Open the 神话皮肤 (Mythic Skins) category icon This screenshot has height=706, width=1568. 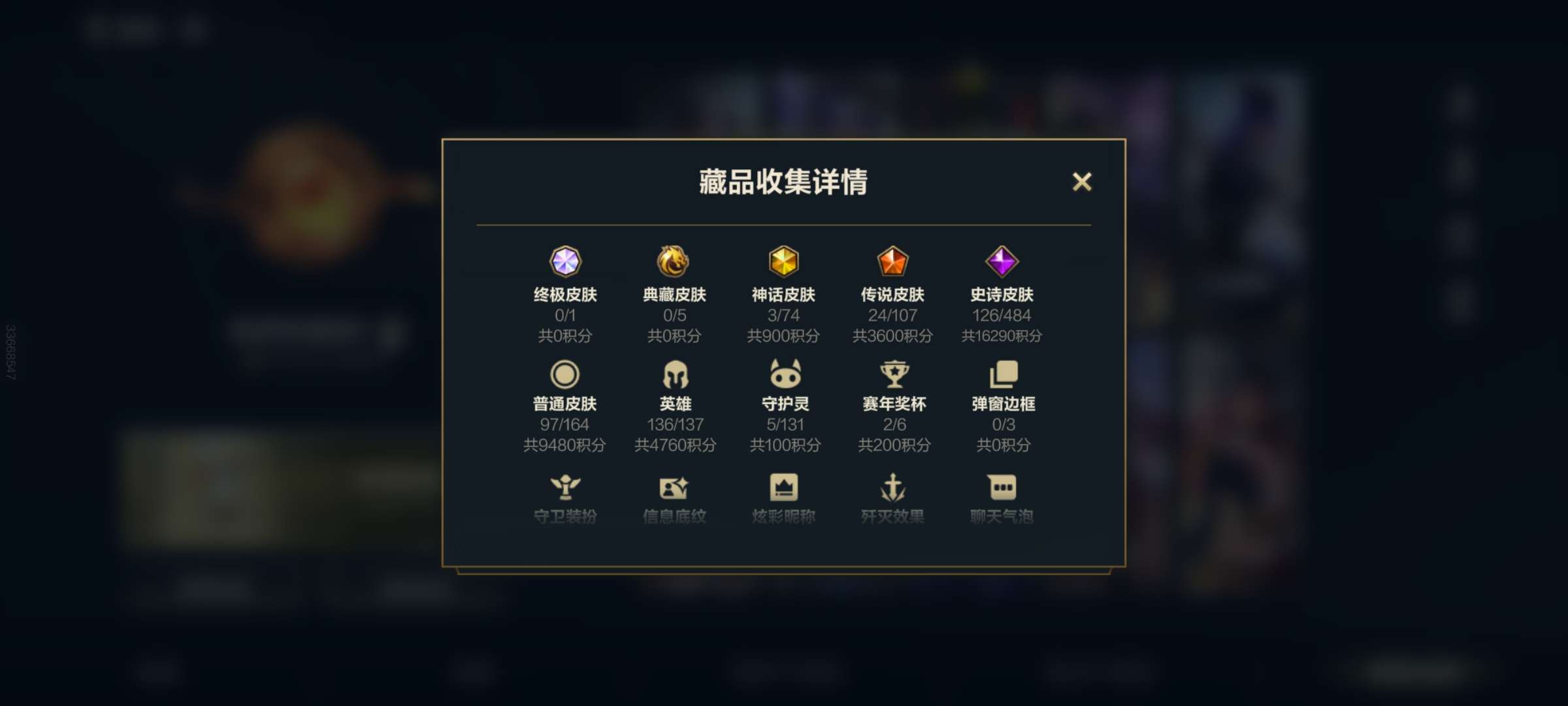[x=784, y=261]
